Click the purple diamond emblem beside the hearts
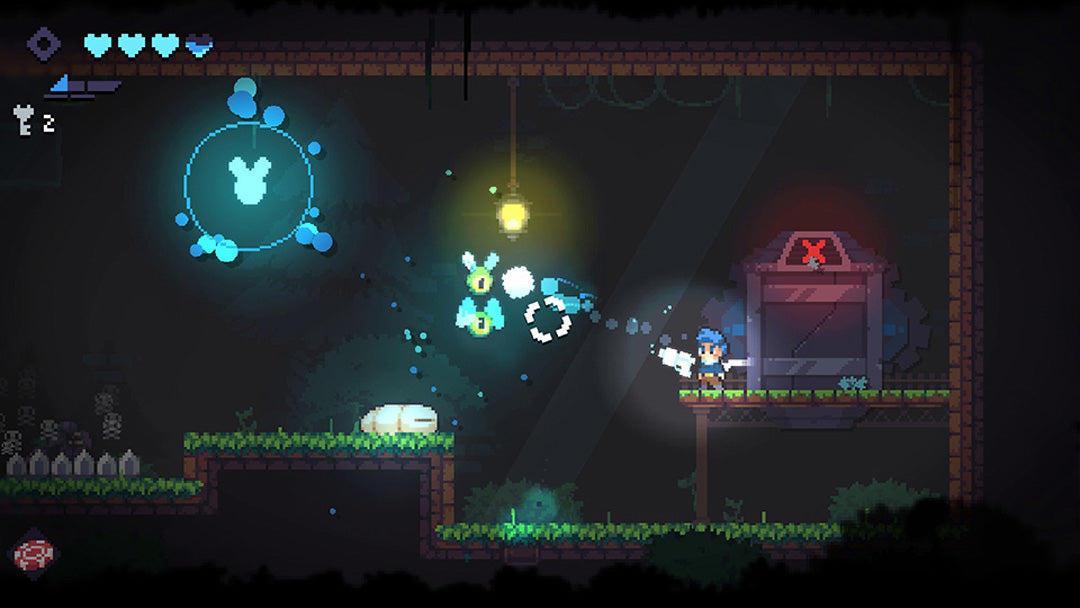The width and height of the screenshot is (1080, 608). [x=43, y=44]
